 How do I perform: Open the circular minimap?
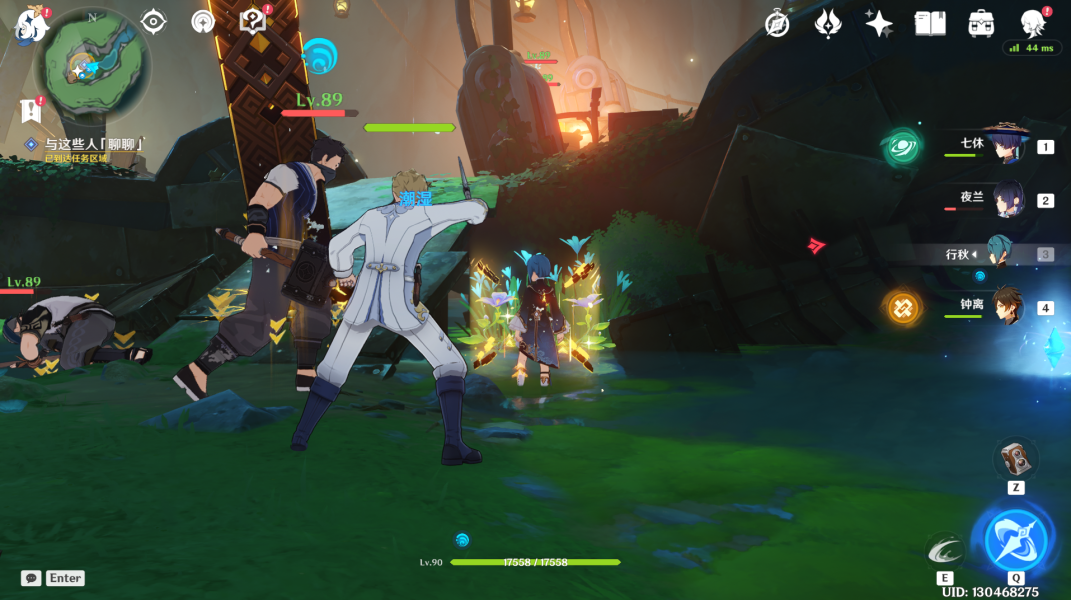coord(93,64)
